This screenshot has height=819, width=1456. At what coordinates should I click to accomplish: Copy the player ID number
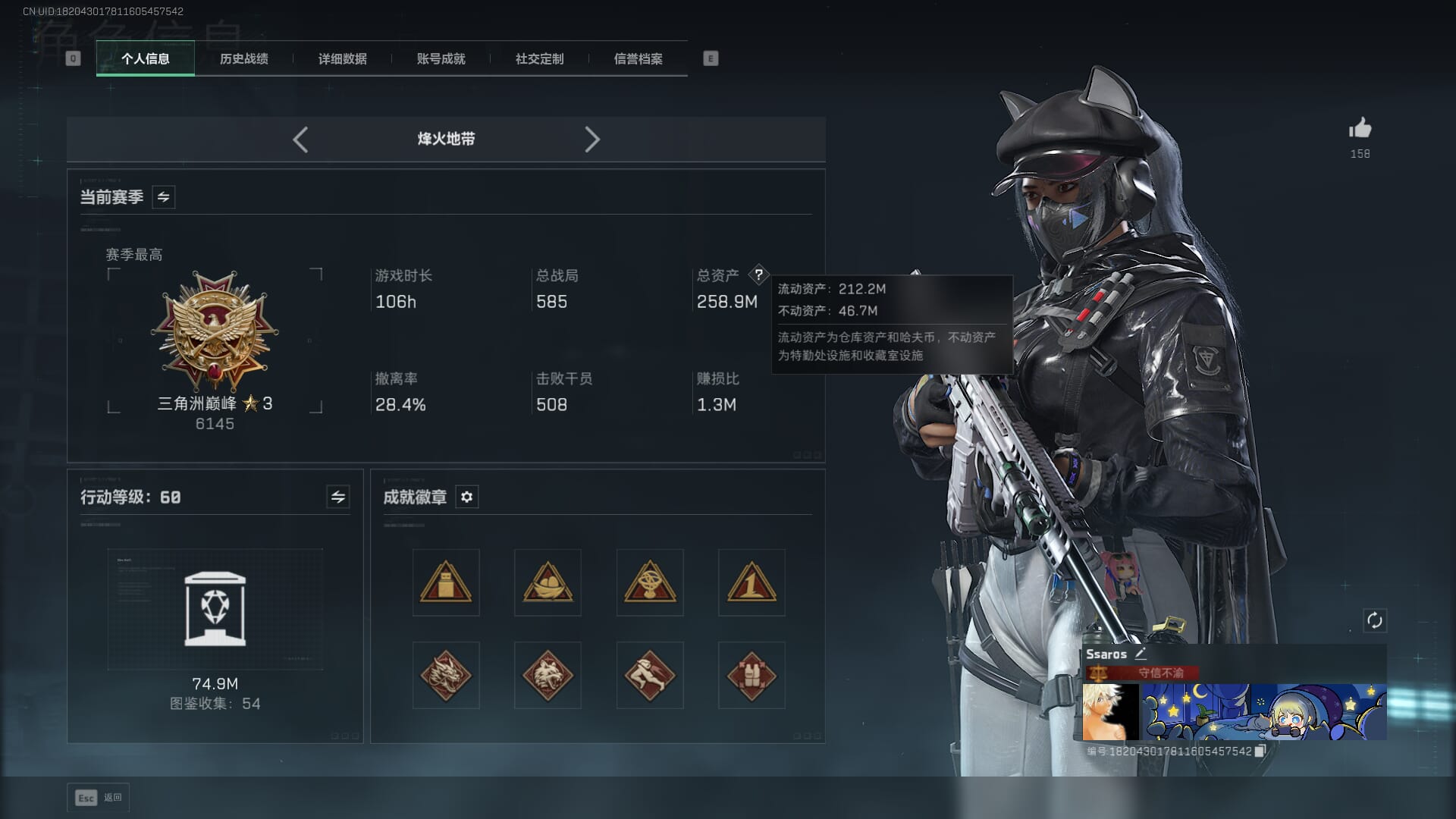[1260, 751]
